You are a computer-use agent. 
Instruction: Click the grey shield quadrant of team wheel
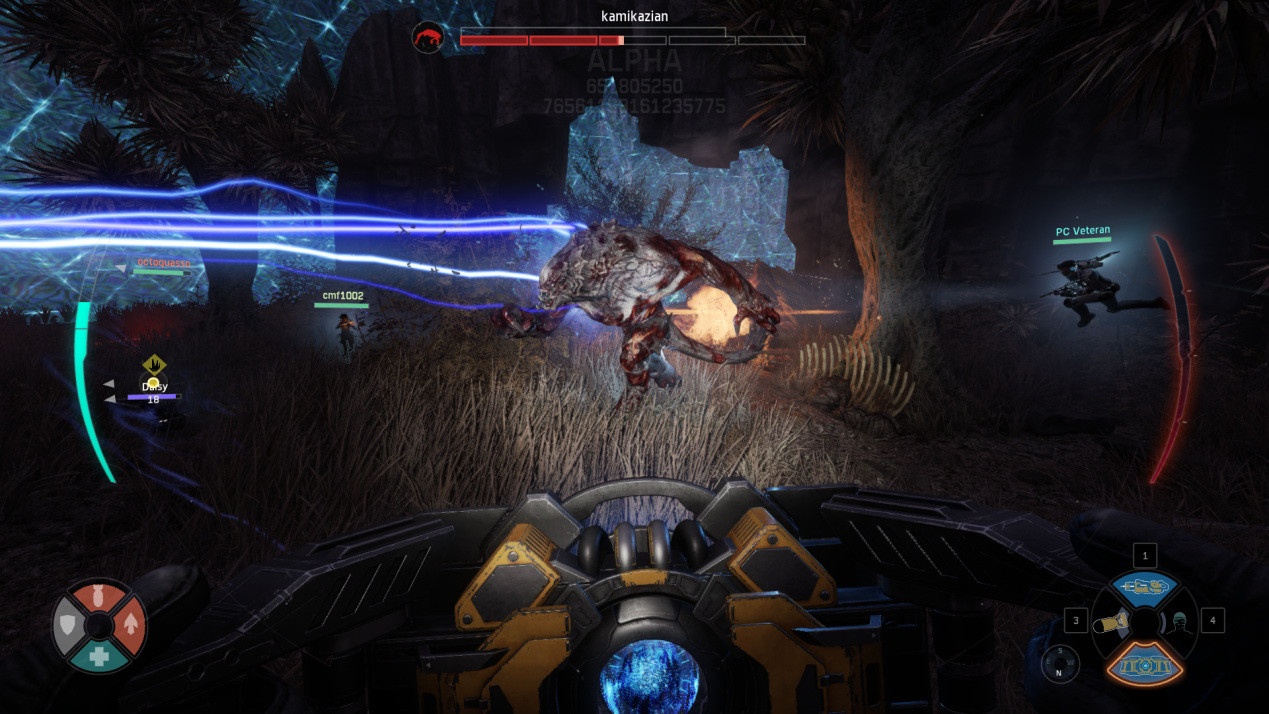tap(70, 625)
